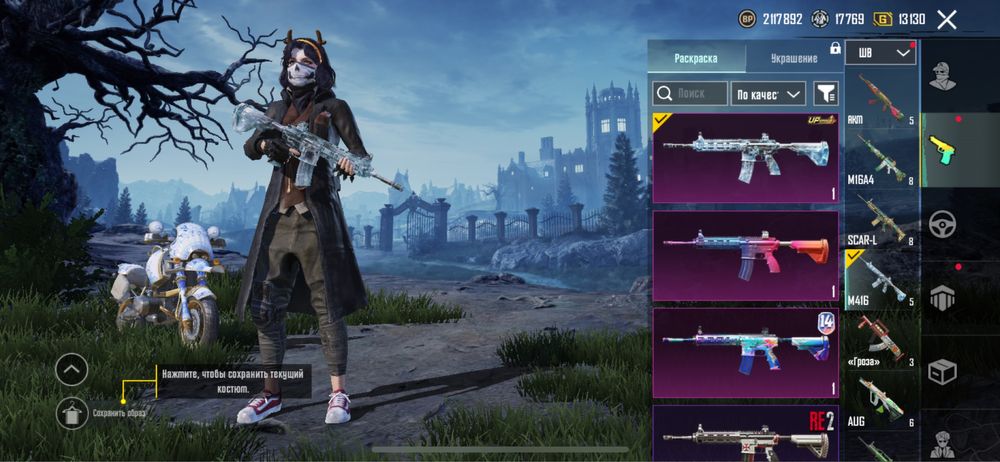Viewport: 1000px width, 462px height.
Task: Choose M16A4 from the weapon list
Action: [881, 160]
